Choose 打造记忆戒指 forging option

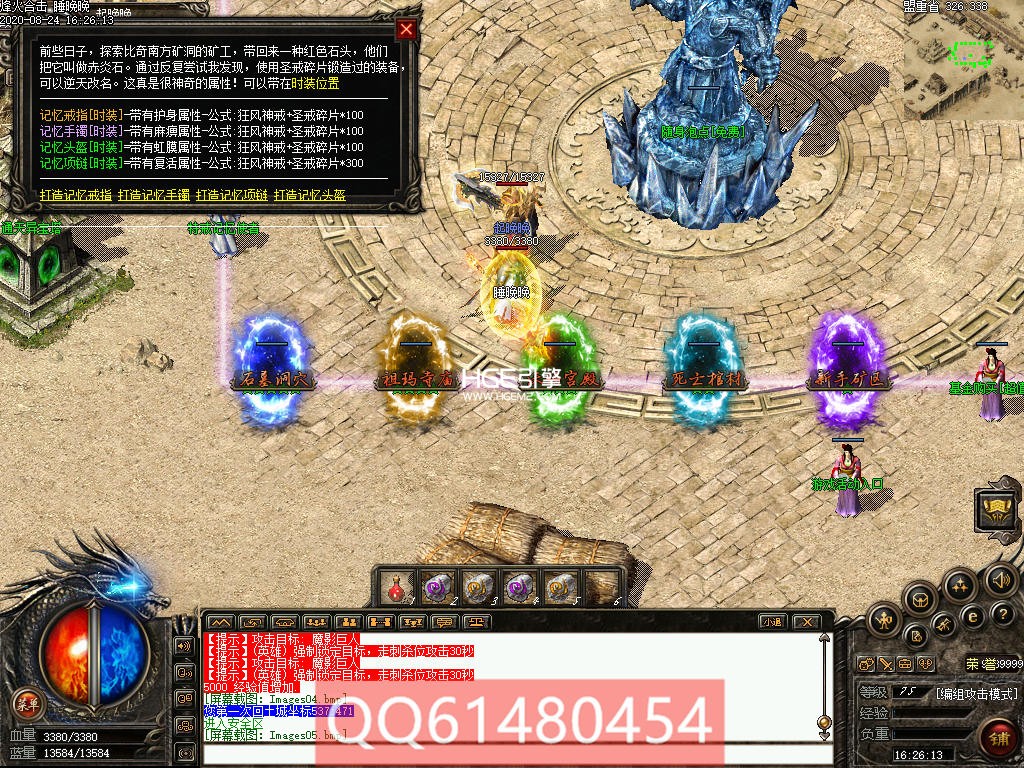click(x=75, y=195)
